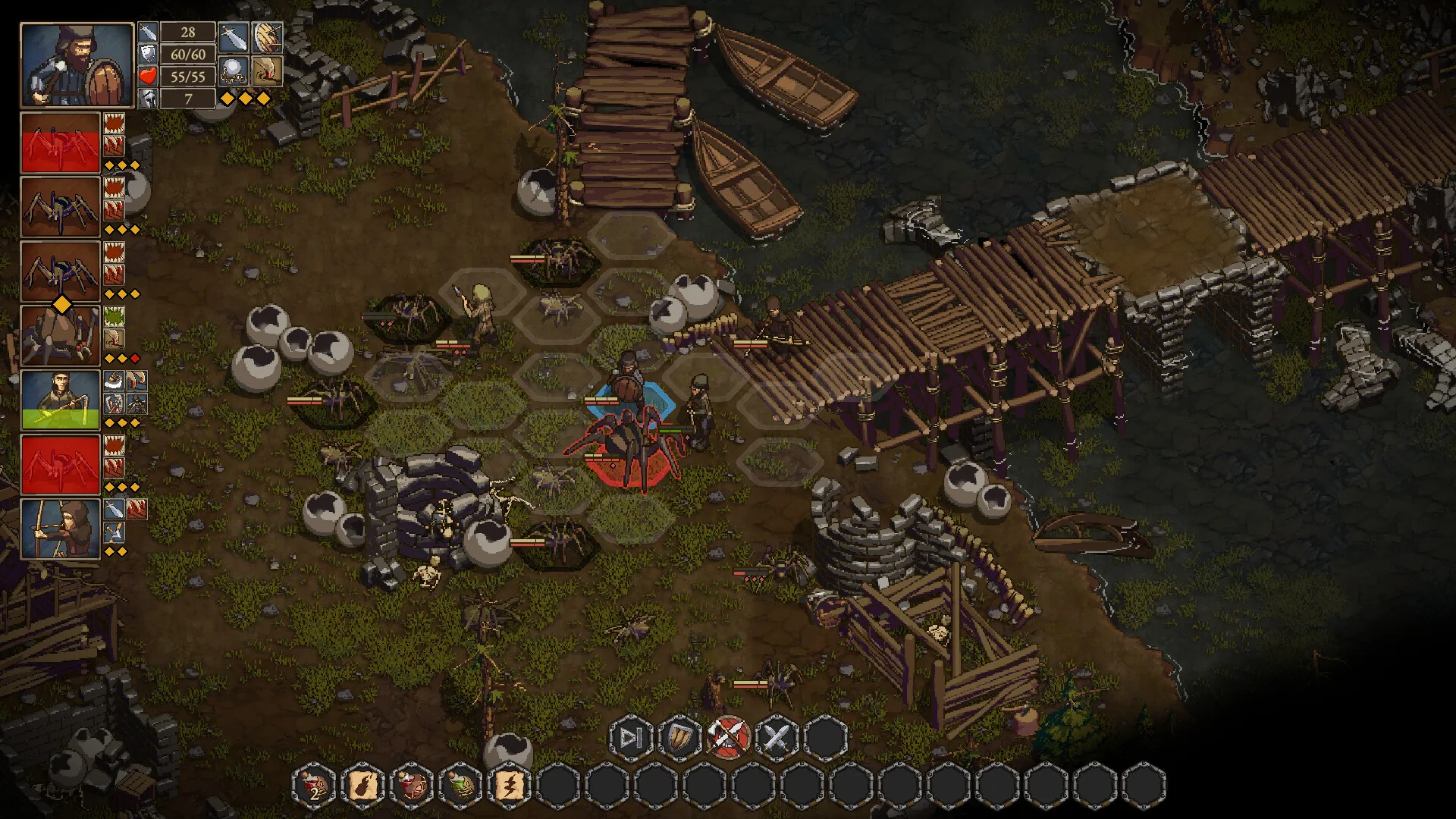This screenshot has height=819, width=1456.
Task: Select the hooded archer portrait
Action: click(x=60, y=529)
